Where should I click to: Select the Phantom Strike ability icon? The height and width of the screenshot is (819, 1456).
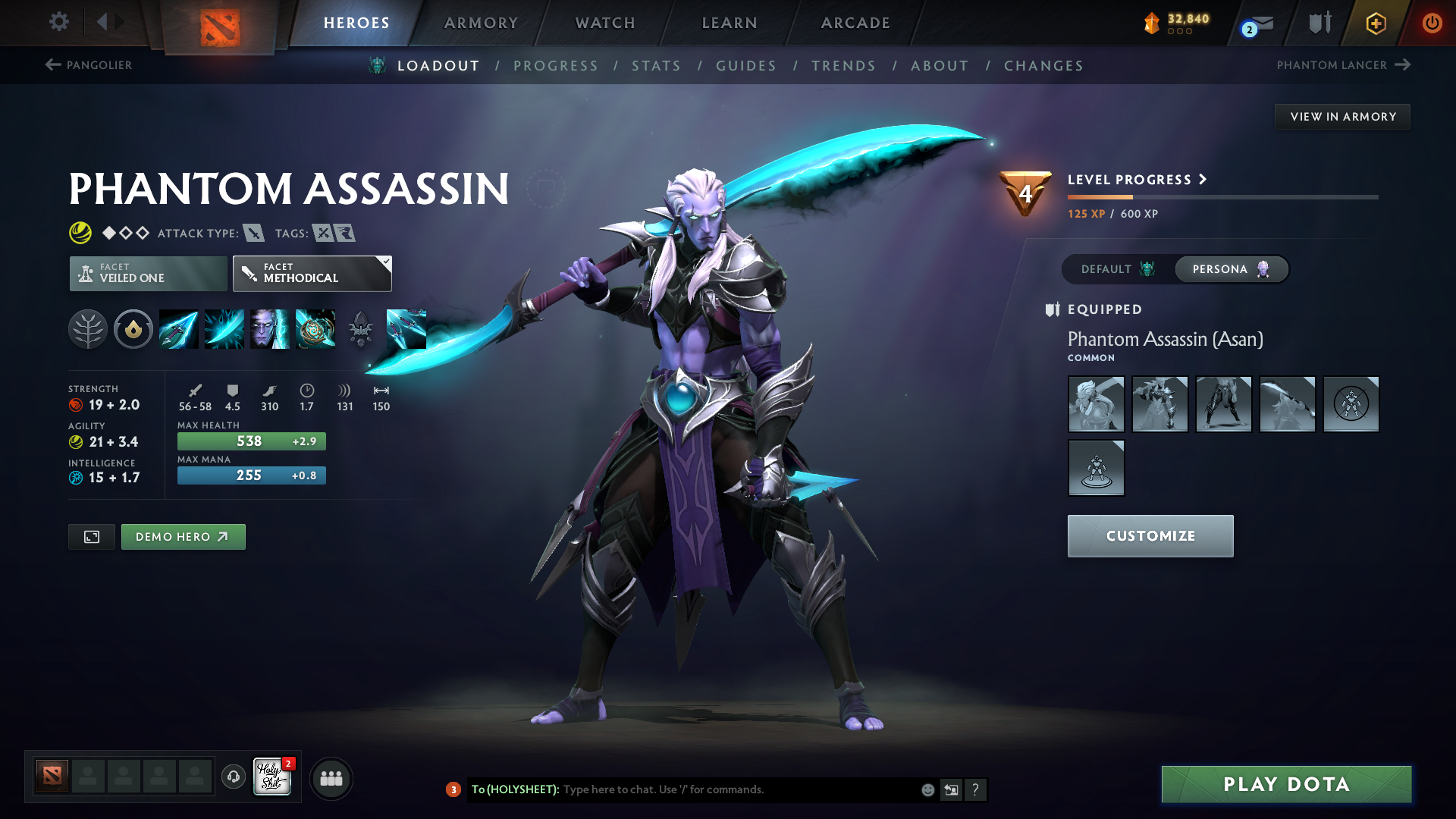point(224,329)
